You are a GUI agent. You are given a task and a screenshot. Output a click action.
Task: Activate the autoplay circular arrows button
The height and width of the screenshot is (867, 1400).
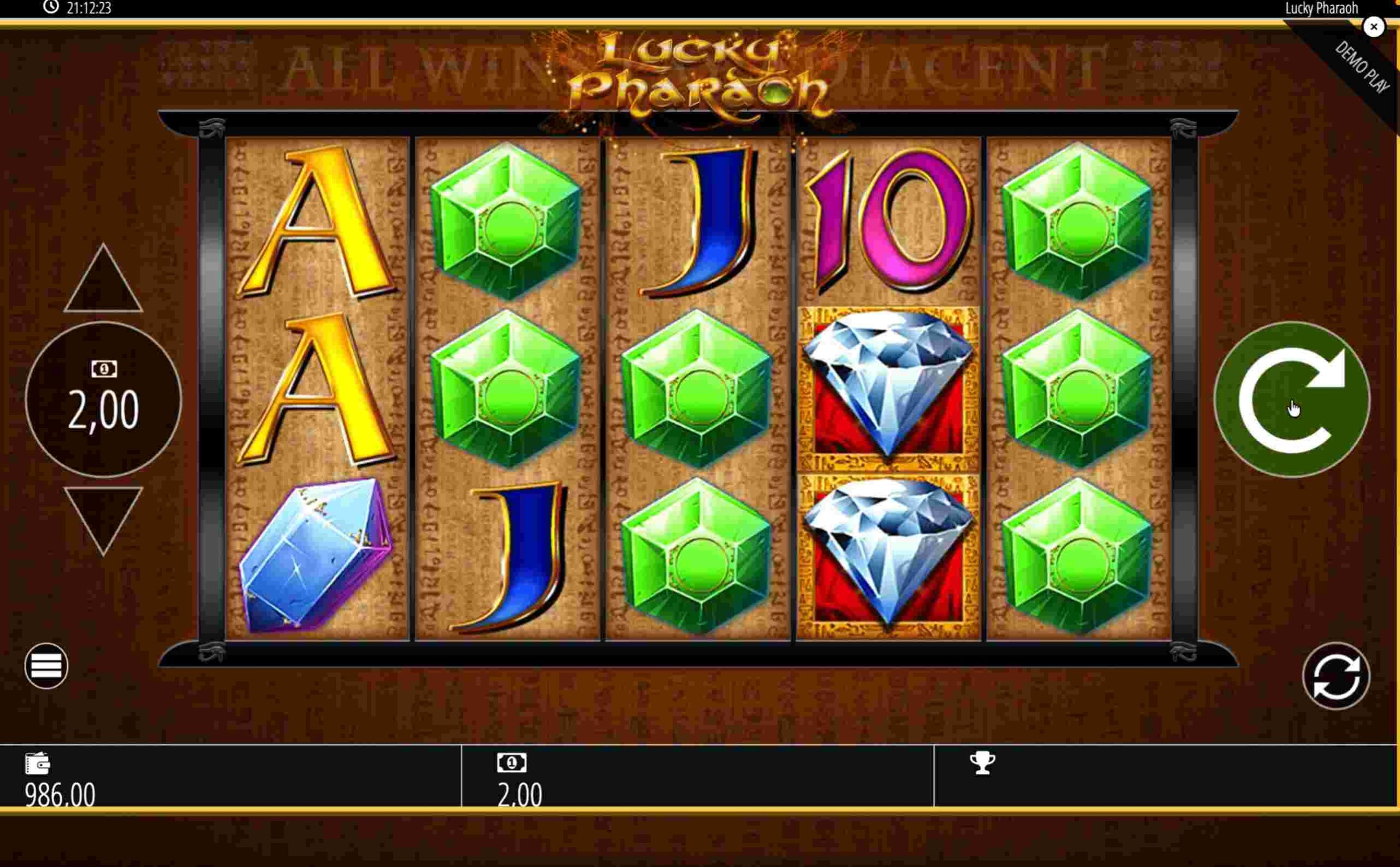pyautogui.click(x=1336, y=676)
